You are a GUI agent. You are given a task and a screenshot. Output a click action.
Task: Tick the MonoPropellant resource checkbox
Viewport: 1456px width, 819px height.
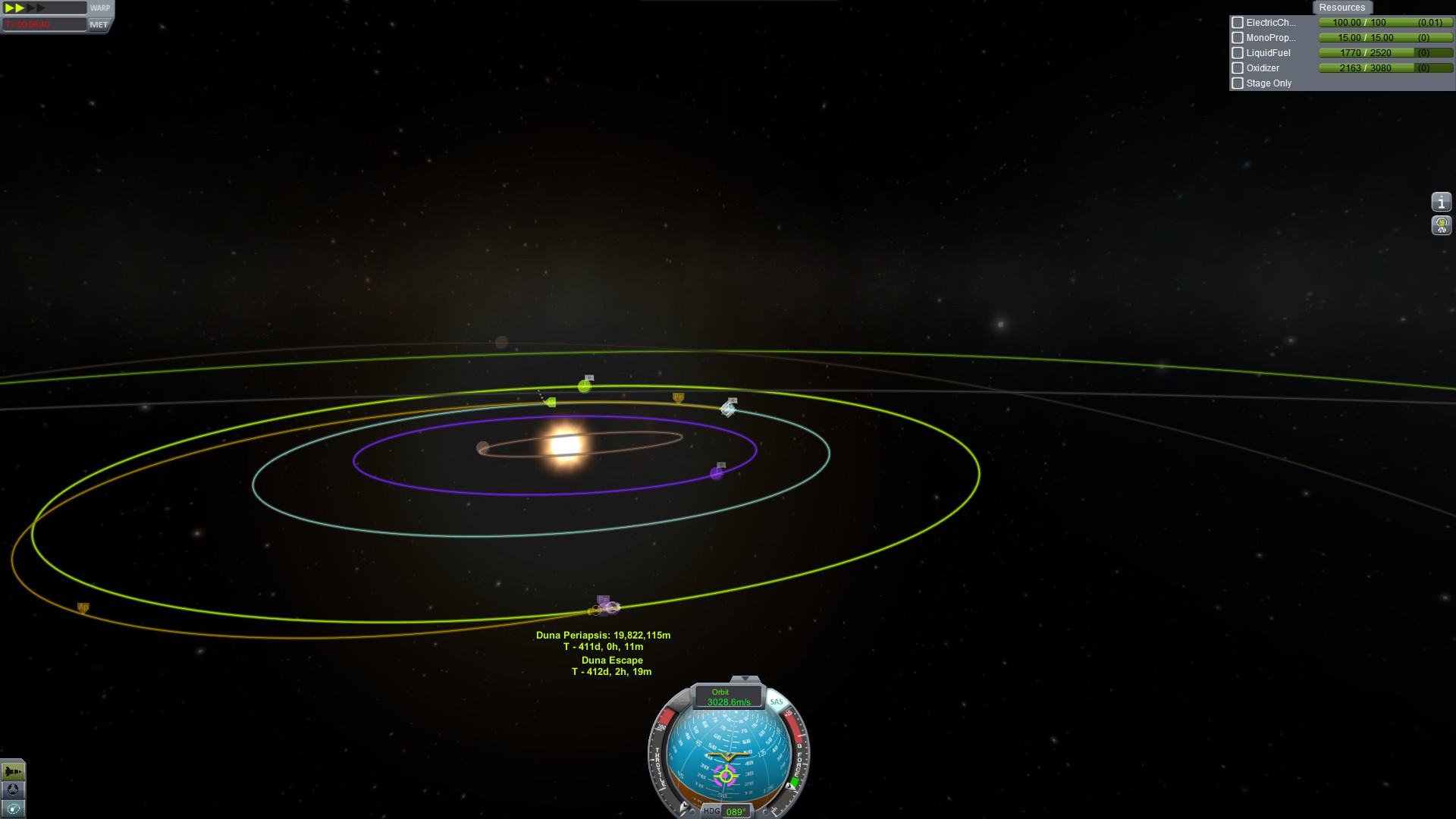[1238, 38]
